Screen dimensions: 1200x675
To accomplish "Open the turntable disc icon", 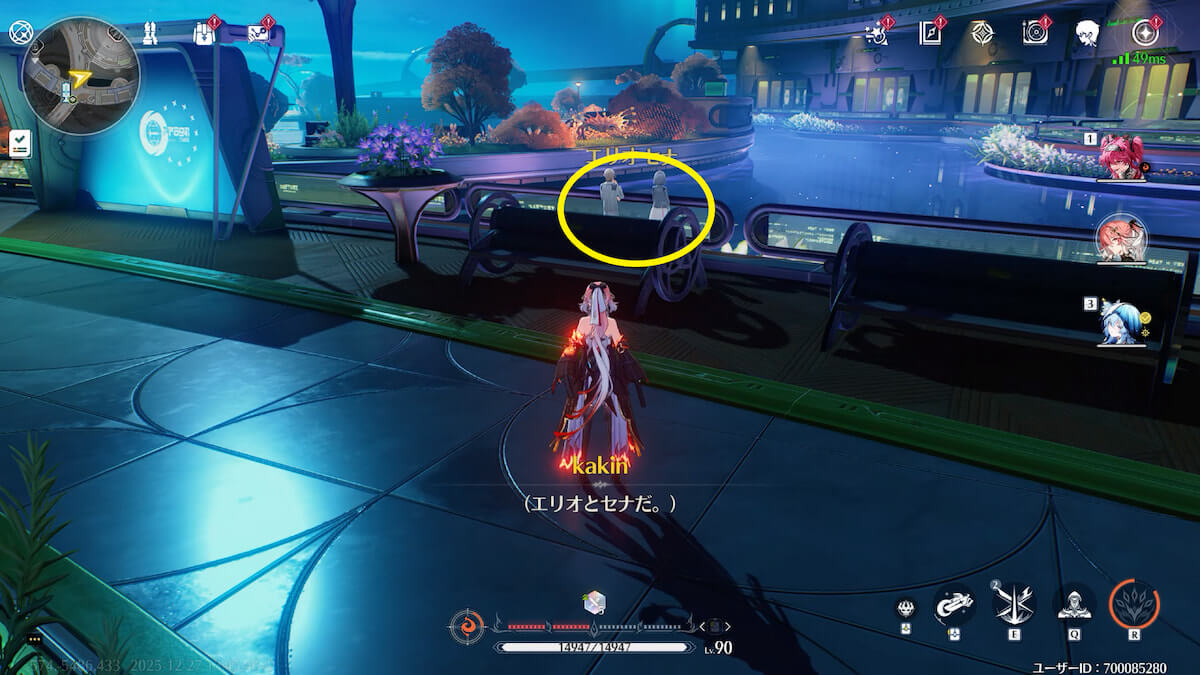I will tap(1035, 32).
